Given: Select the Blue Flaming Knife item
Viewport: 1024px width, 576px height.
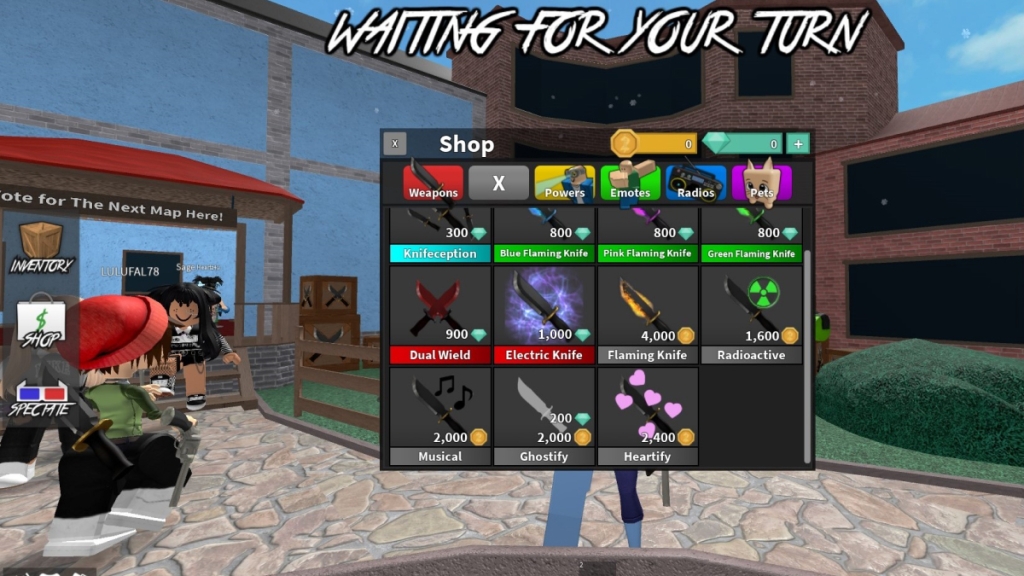Looking at the screenshot, I should [544, 237].
